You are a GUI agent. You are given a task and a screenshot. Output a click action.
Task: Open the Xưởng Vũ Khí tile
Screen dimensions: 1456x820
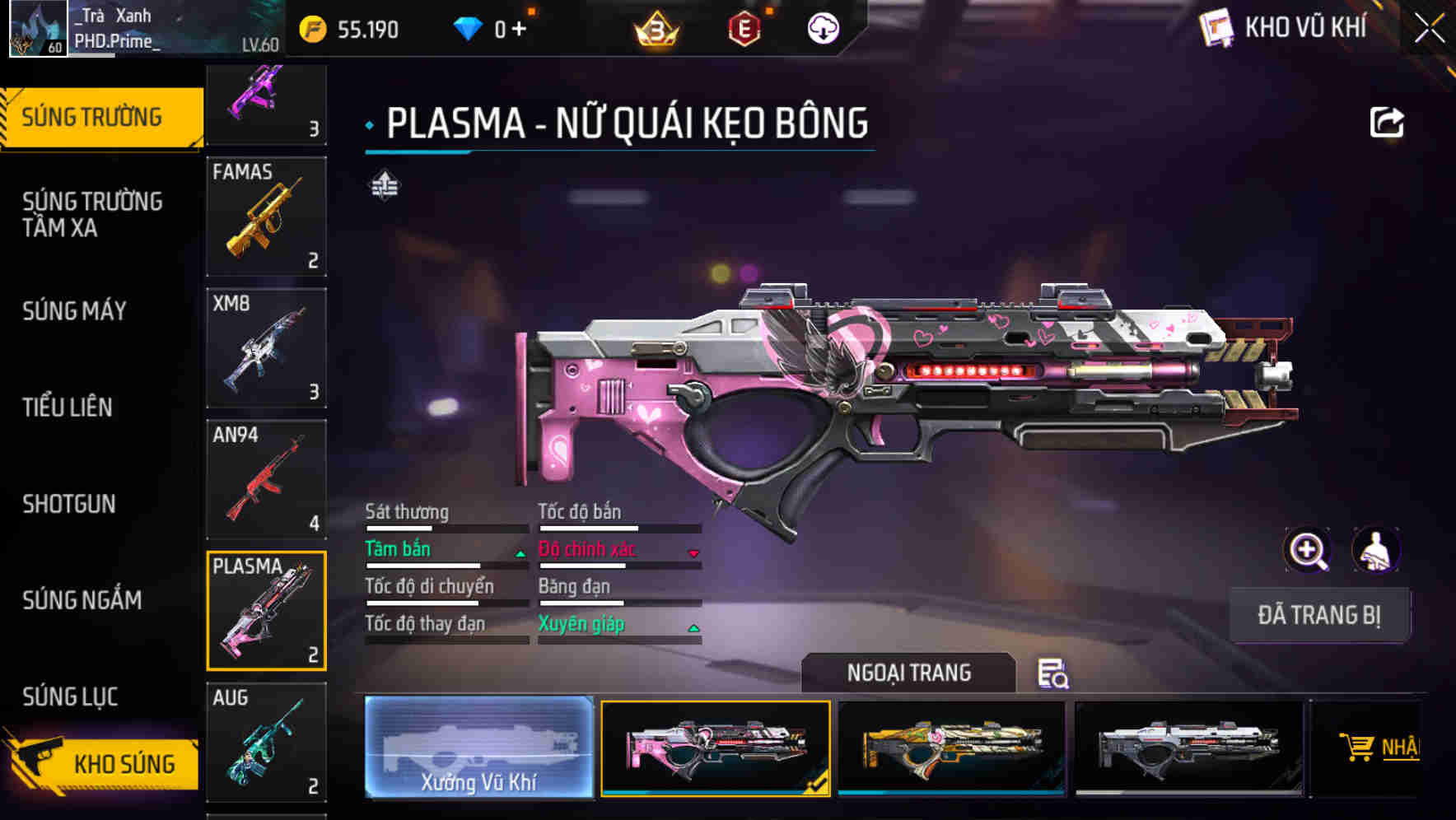pyautogui.click(x=478, y=747)
